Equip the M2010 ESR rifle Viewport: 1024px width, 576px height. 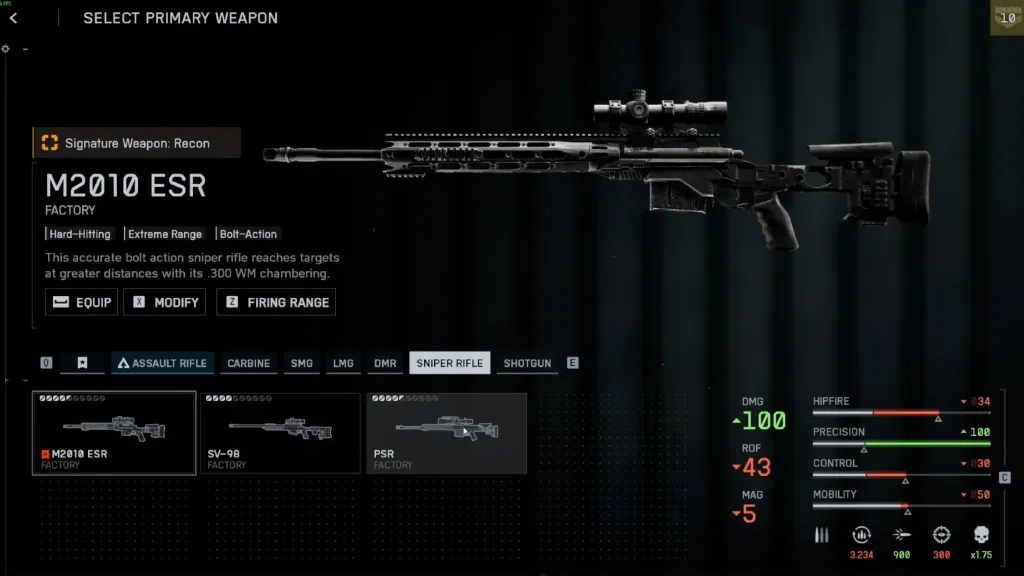82,302
